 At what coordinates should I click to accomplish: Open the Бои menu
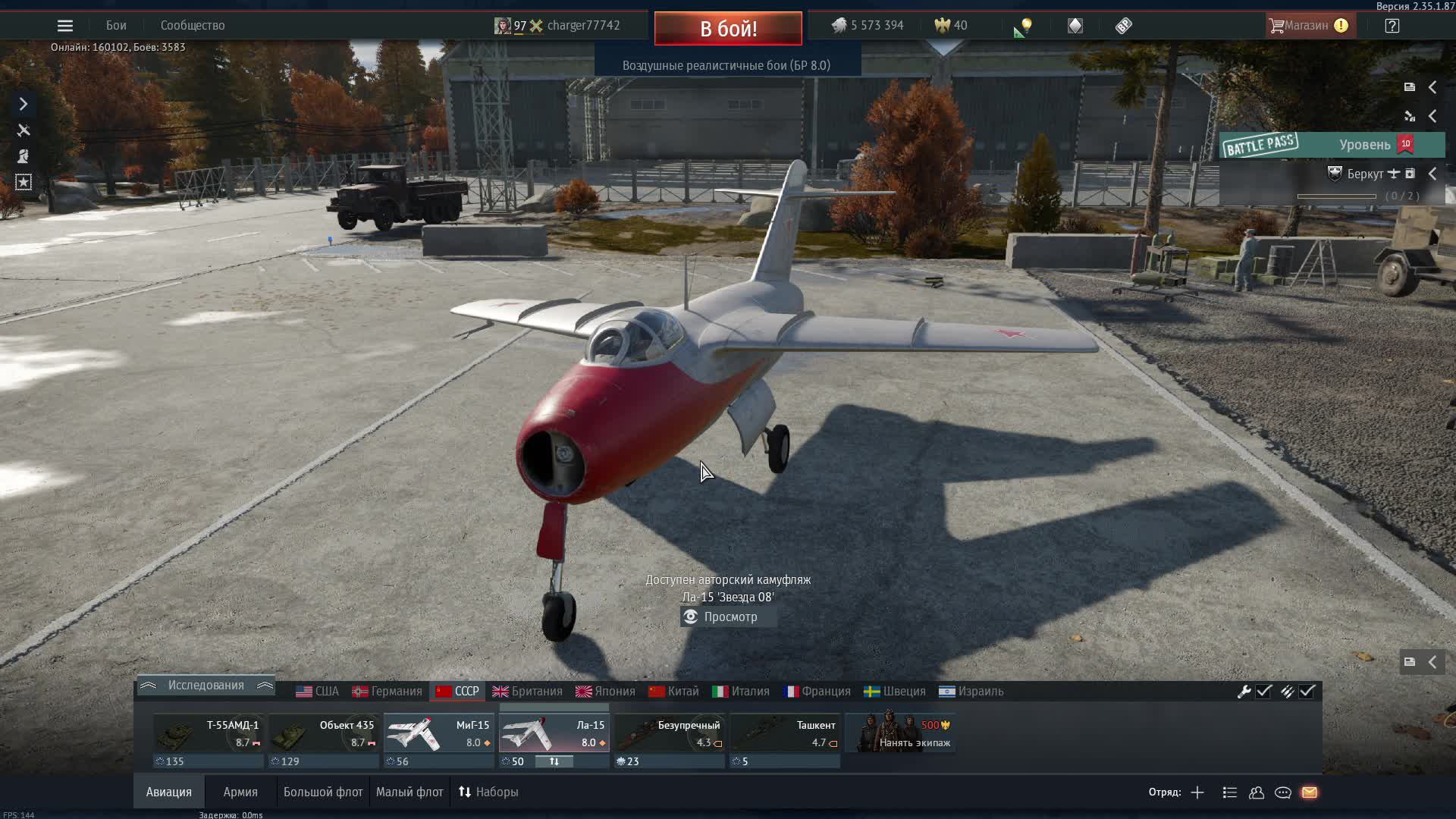pyautogui.click(x=116, y=26)
